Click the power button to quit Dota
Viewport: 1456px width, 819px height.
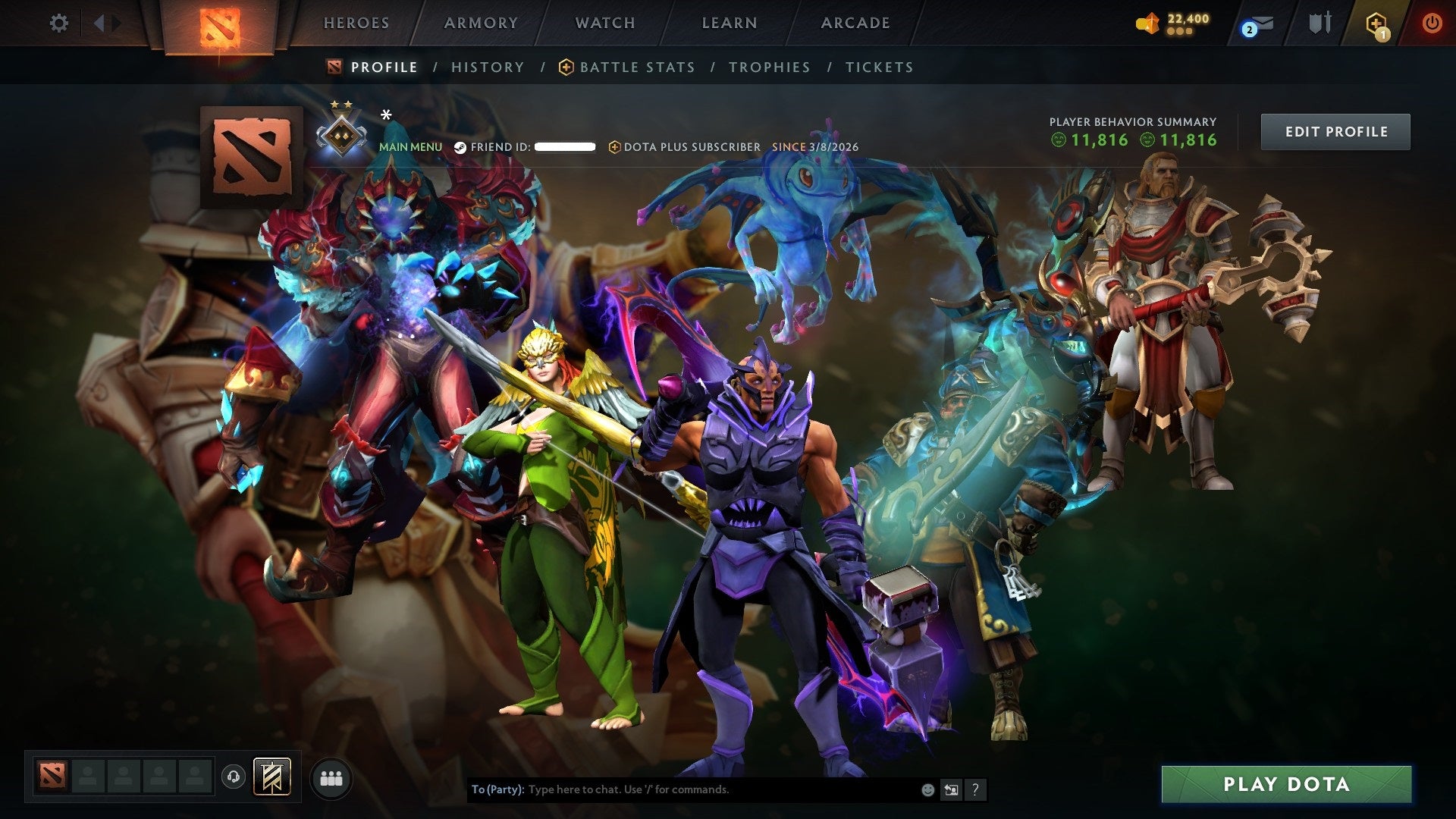coord(1433,23)
